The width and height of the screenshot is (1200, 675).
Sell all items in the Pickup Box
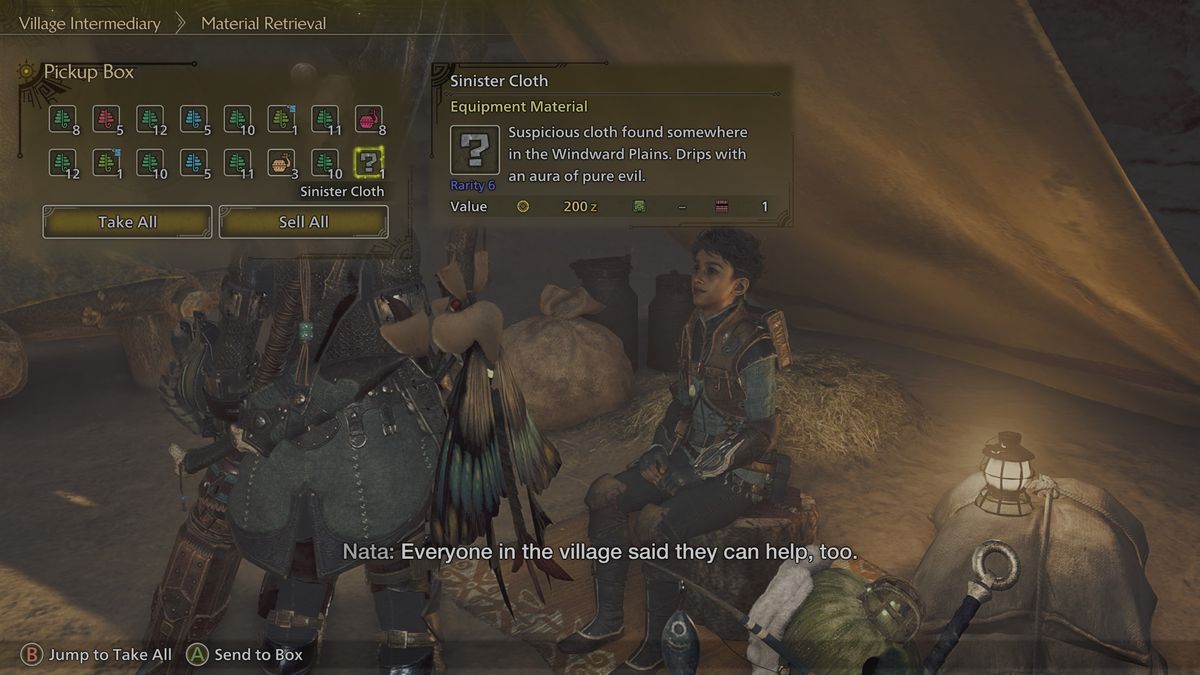click(x=303, y=222)
